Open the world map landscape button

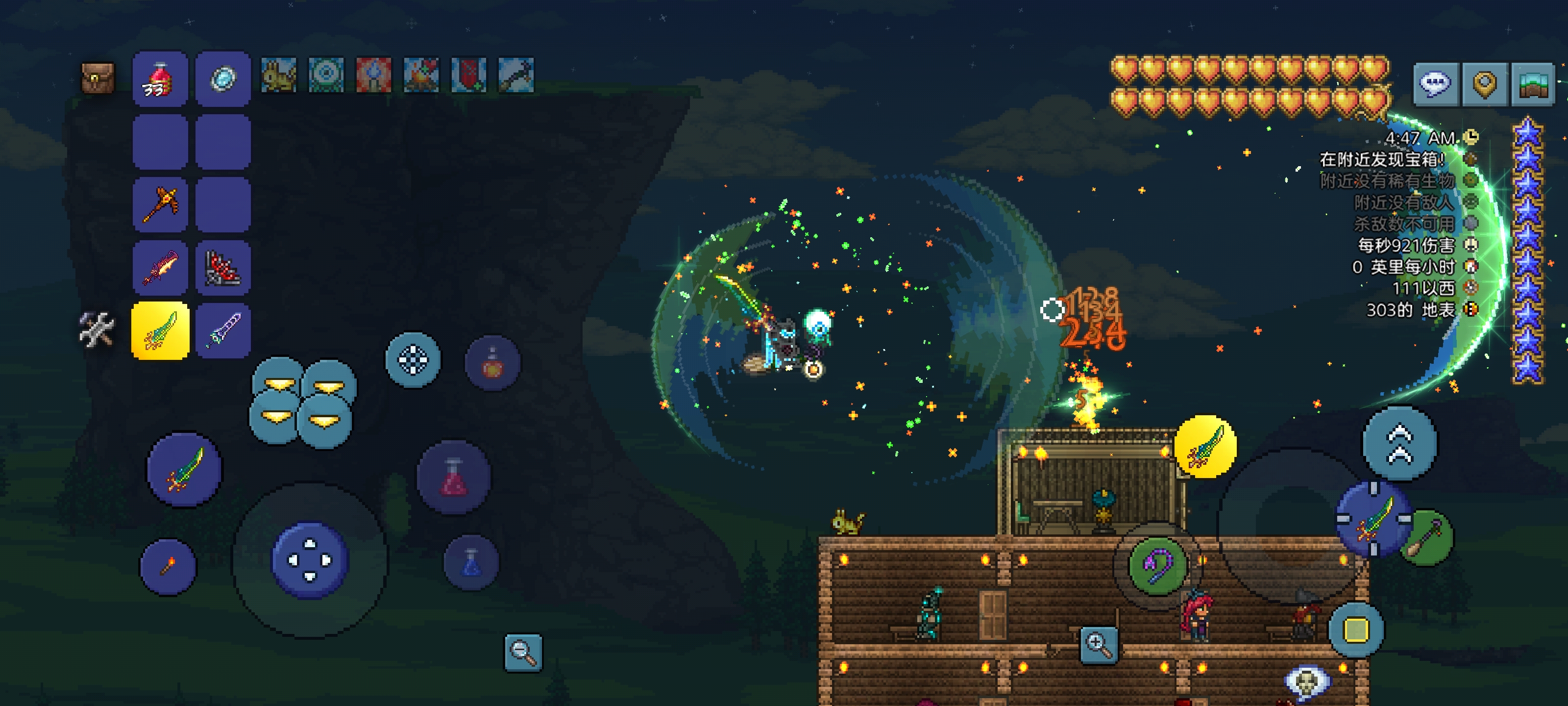(x=1533, y=84)
